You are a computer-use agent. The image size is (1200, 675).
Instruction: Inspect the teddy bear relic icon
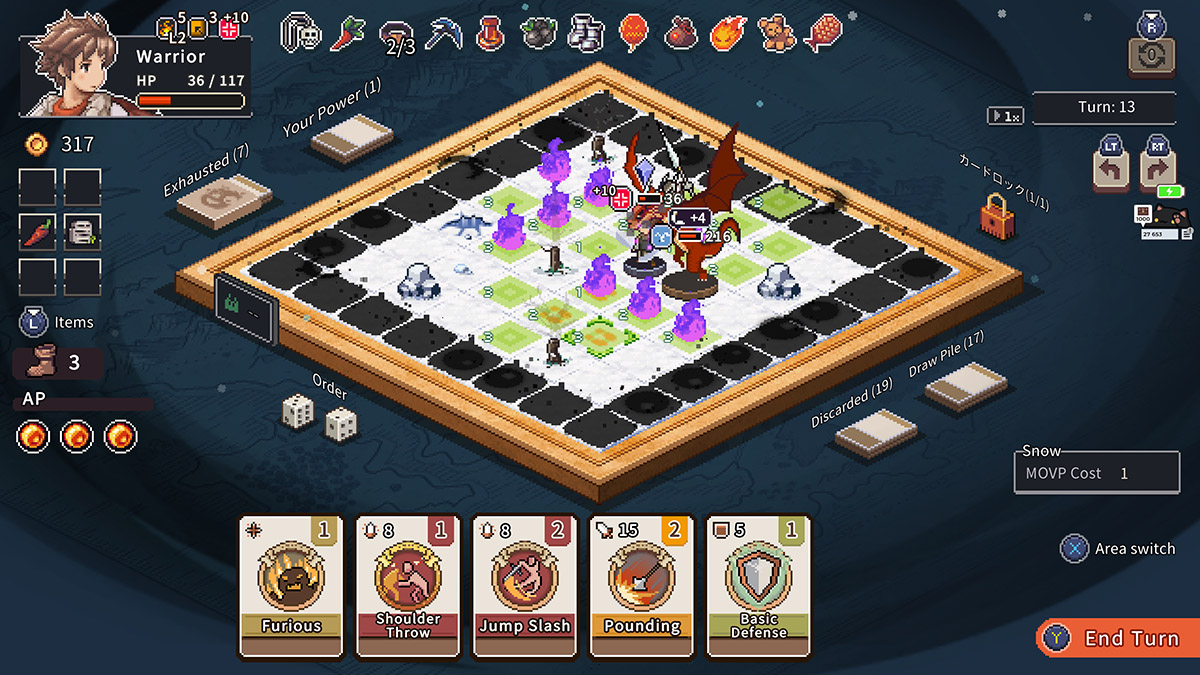click(773, 33)
